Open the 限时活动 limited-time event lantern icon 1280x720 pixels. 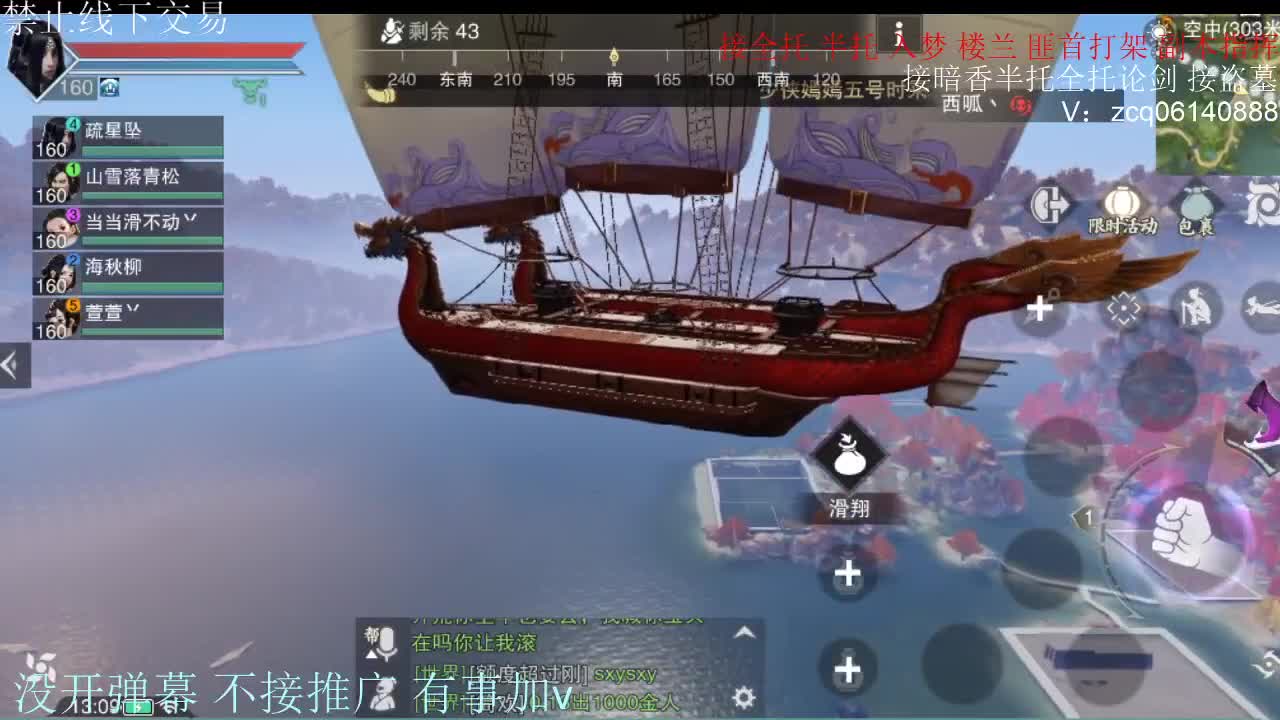tap(1122, 200)
